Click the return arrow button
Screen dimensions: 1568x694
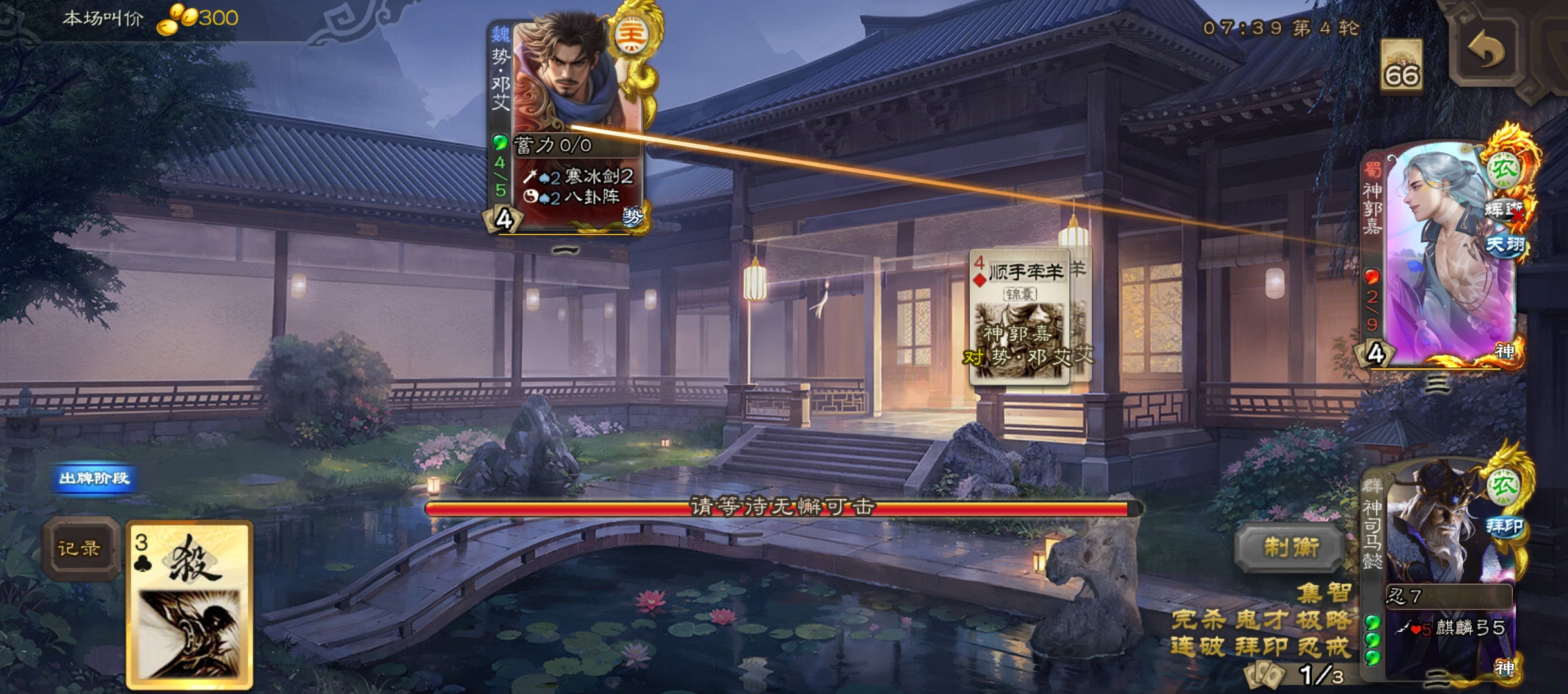click(1486, 53)
